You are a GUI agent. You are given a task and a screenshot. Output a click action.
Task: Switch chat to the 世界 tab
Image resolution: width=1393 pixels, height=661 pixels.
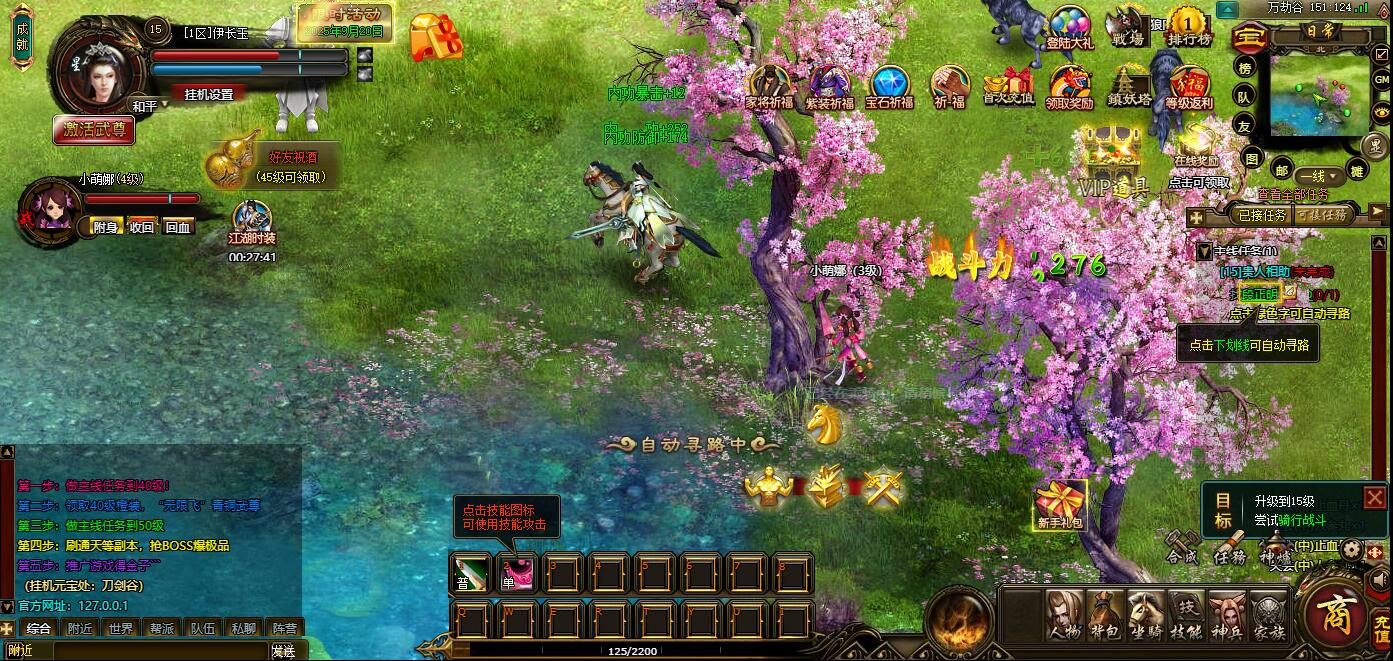click(121, 629)
